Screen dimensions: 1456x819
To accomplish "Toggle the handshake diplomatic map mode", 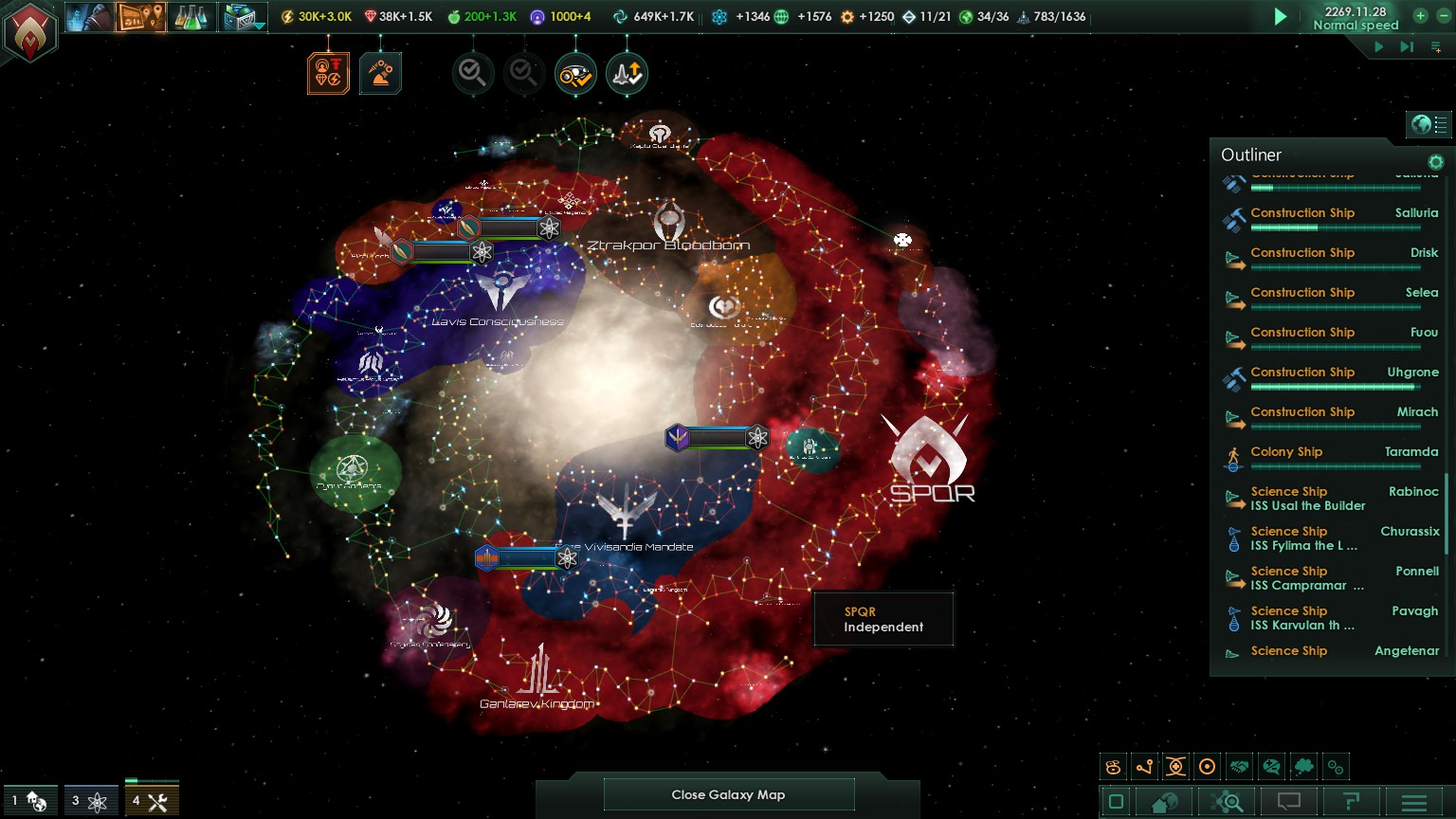I will point(1239,767).
